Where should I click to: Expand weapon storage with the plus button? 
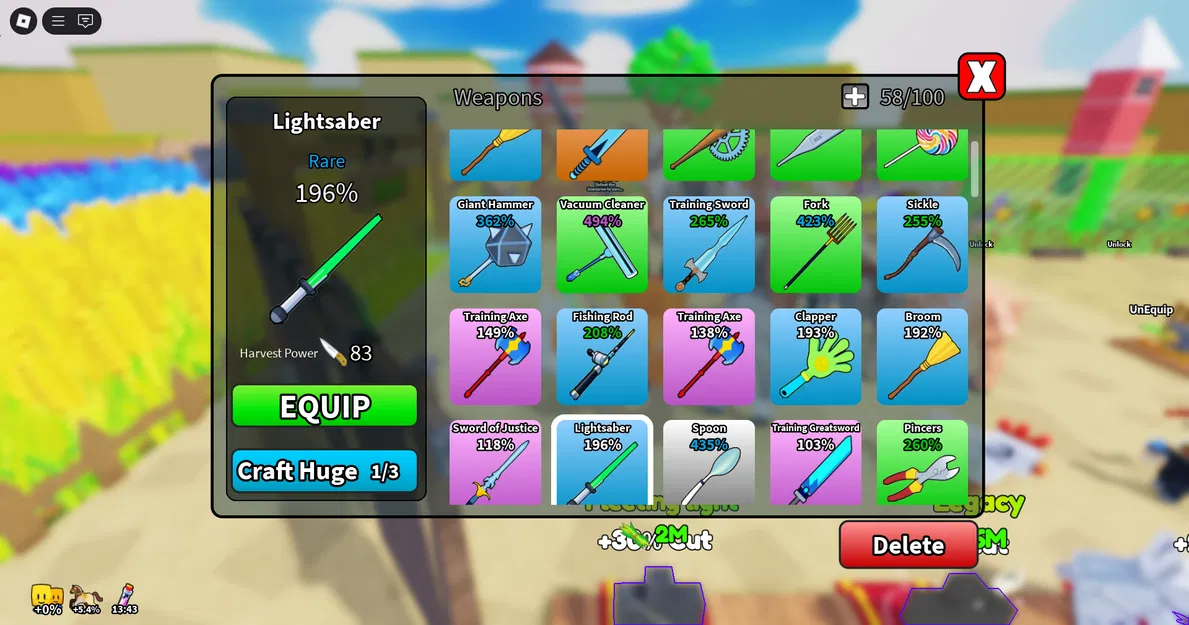point(855,96)
